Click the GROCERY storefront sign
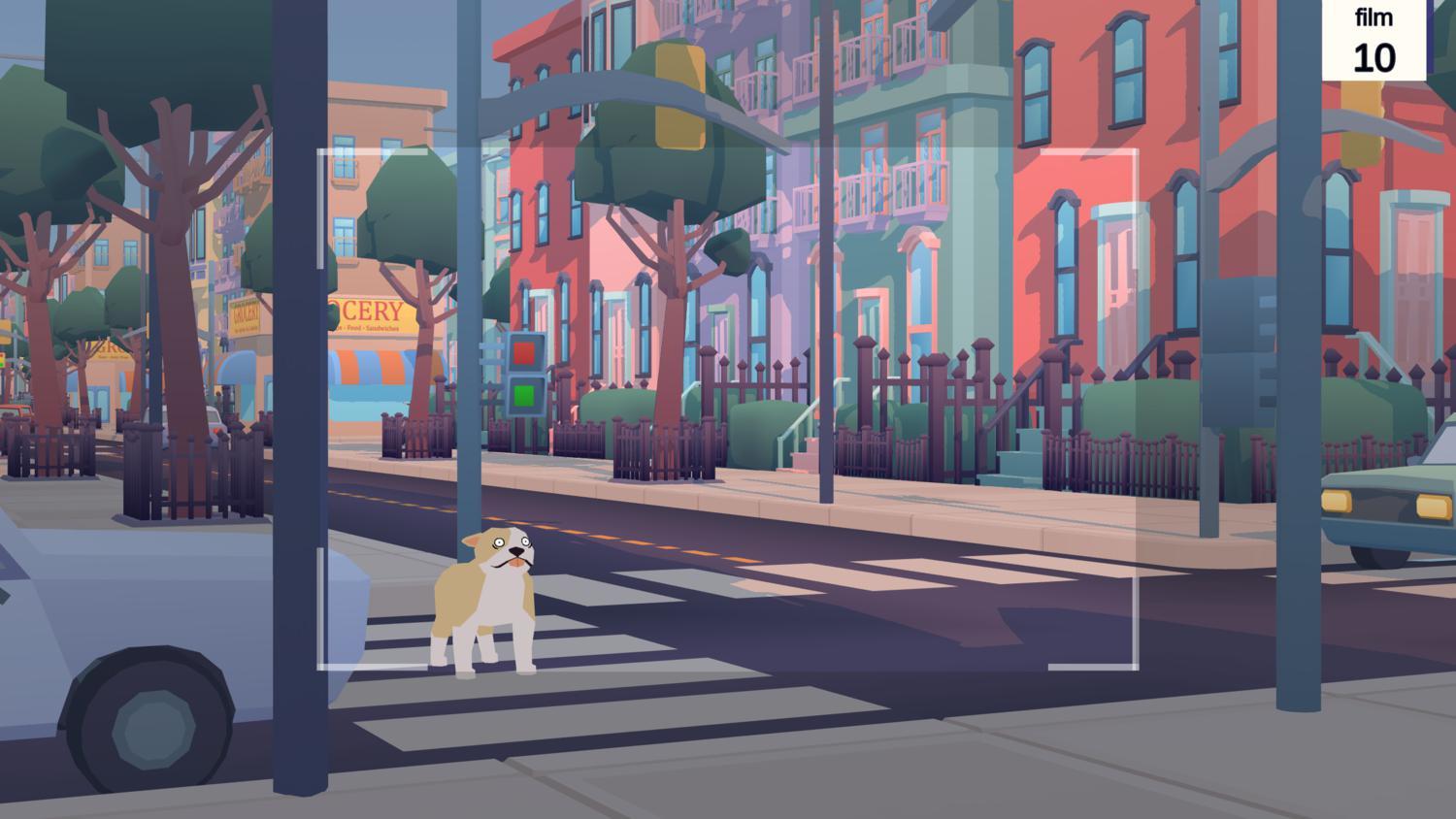1456x819 pixels. pyautogui.click(x=369, y=310)
